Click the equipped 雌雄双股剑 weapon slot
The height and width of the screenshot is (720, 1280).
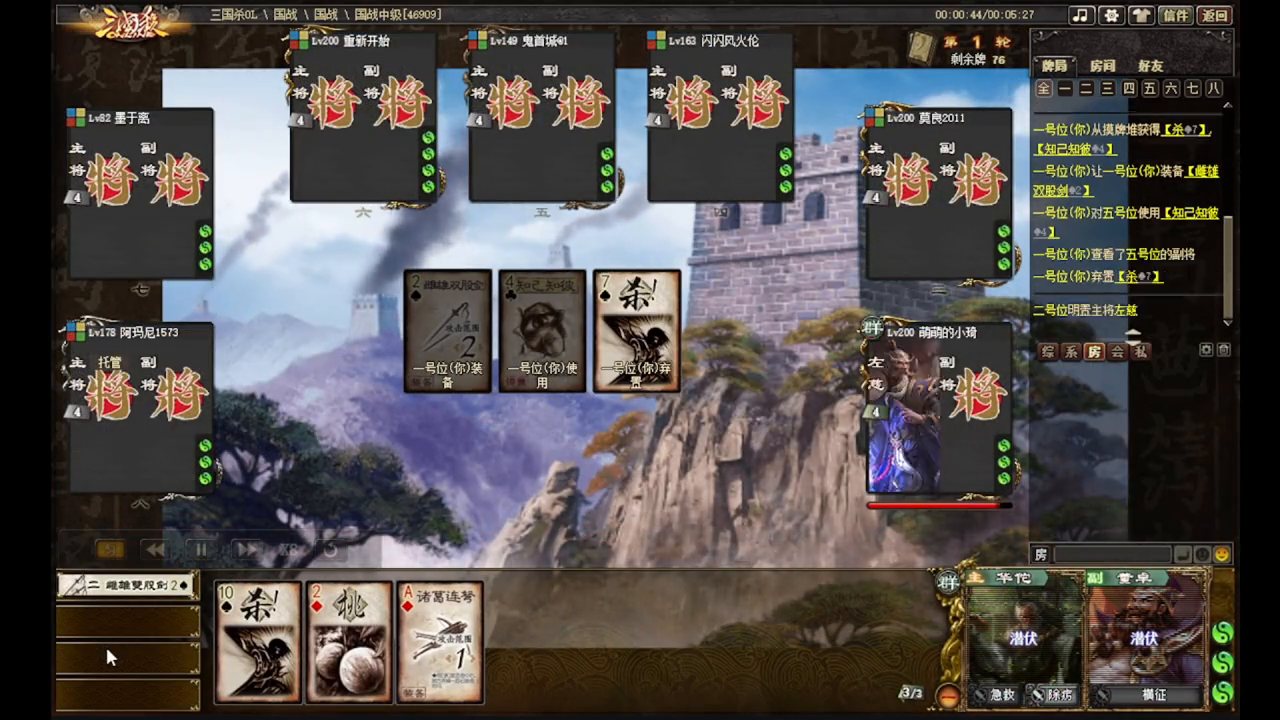(127, 585)
